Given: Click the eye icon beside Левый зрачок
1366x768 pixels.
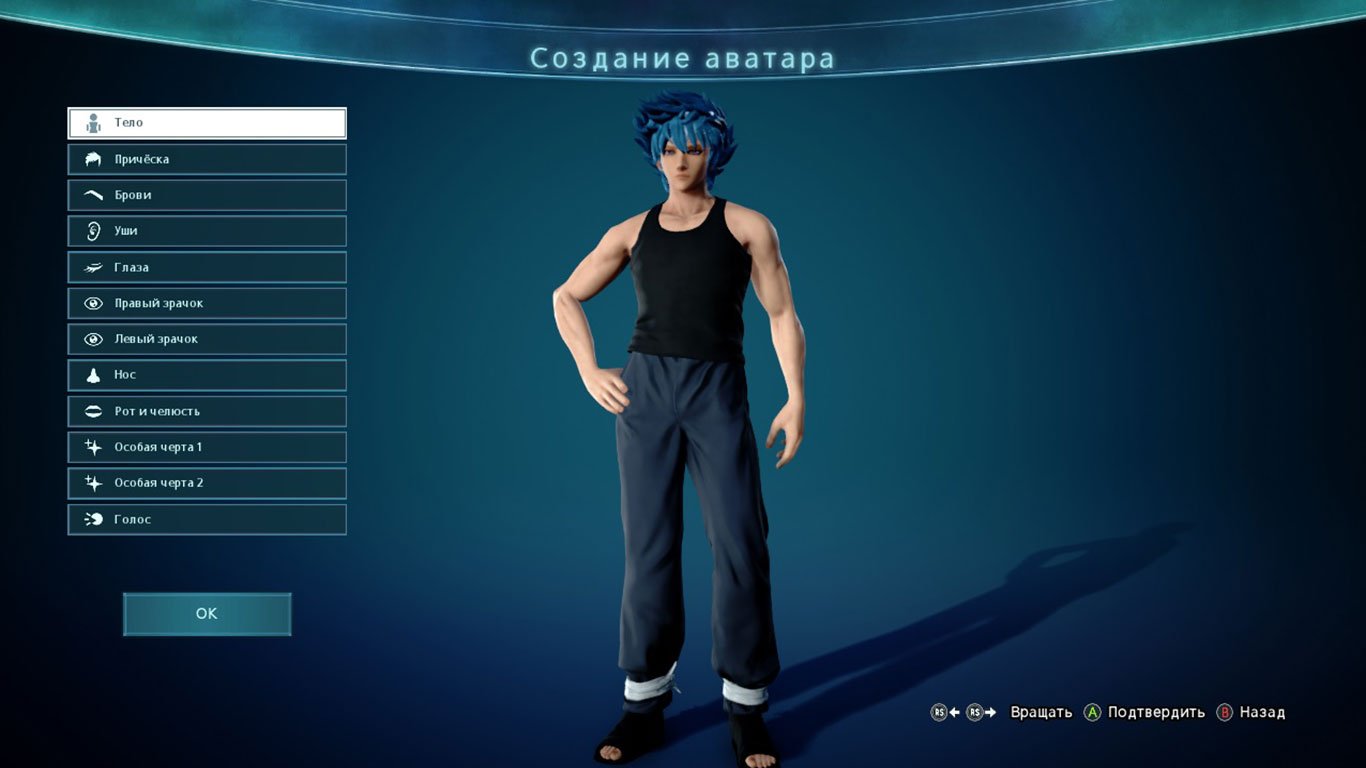Looking at the screenshot, I should (x=93, y=338).
